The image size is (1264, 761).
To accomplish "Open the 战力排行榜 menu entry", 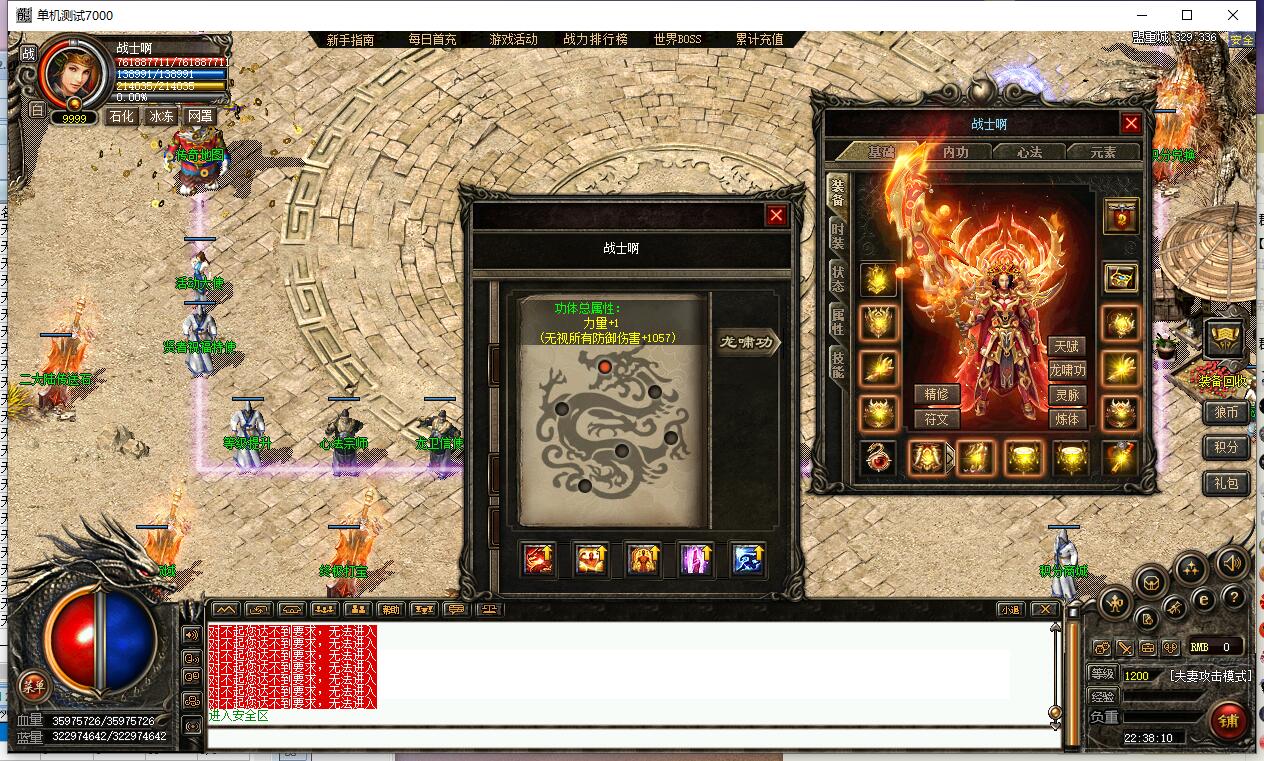I will click(595, 40).
